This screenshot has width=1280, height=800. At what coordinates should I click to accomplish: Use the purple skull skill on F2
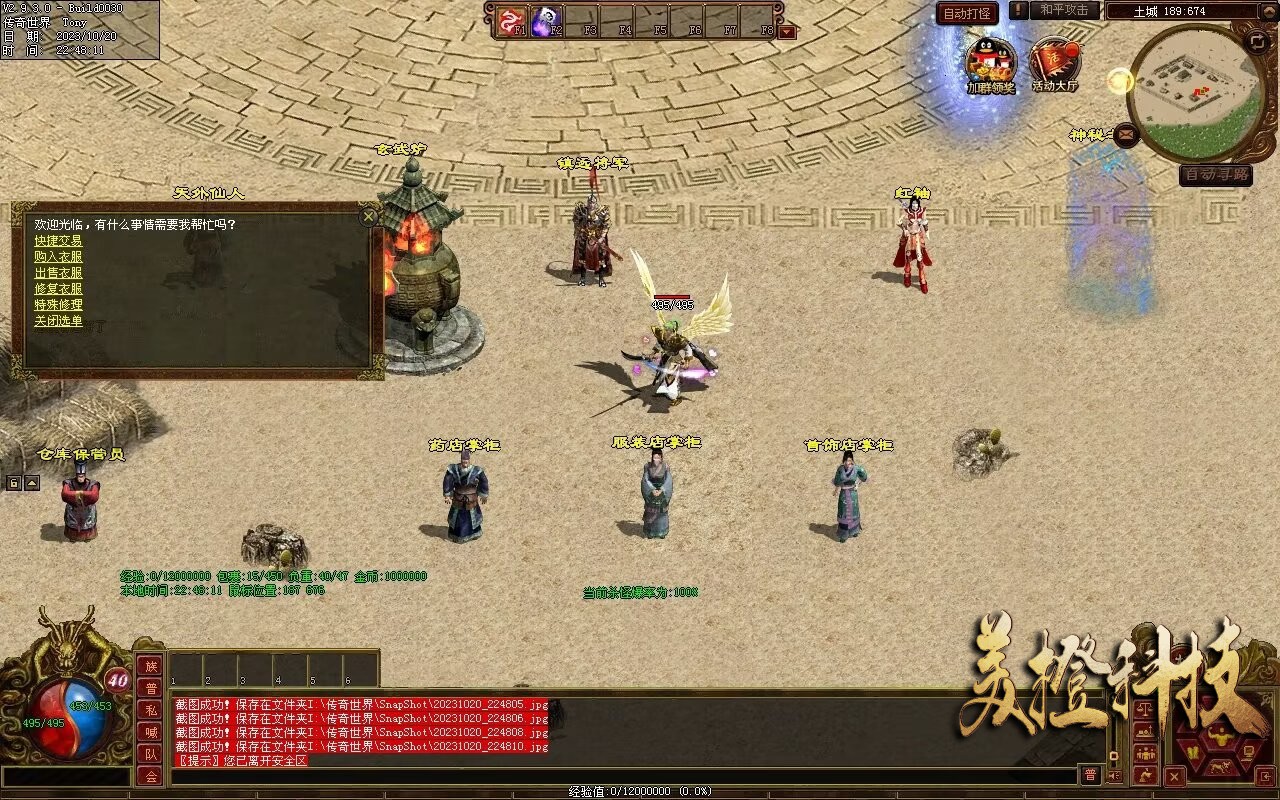point(547,20)
